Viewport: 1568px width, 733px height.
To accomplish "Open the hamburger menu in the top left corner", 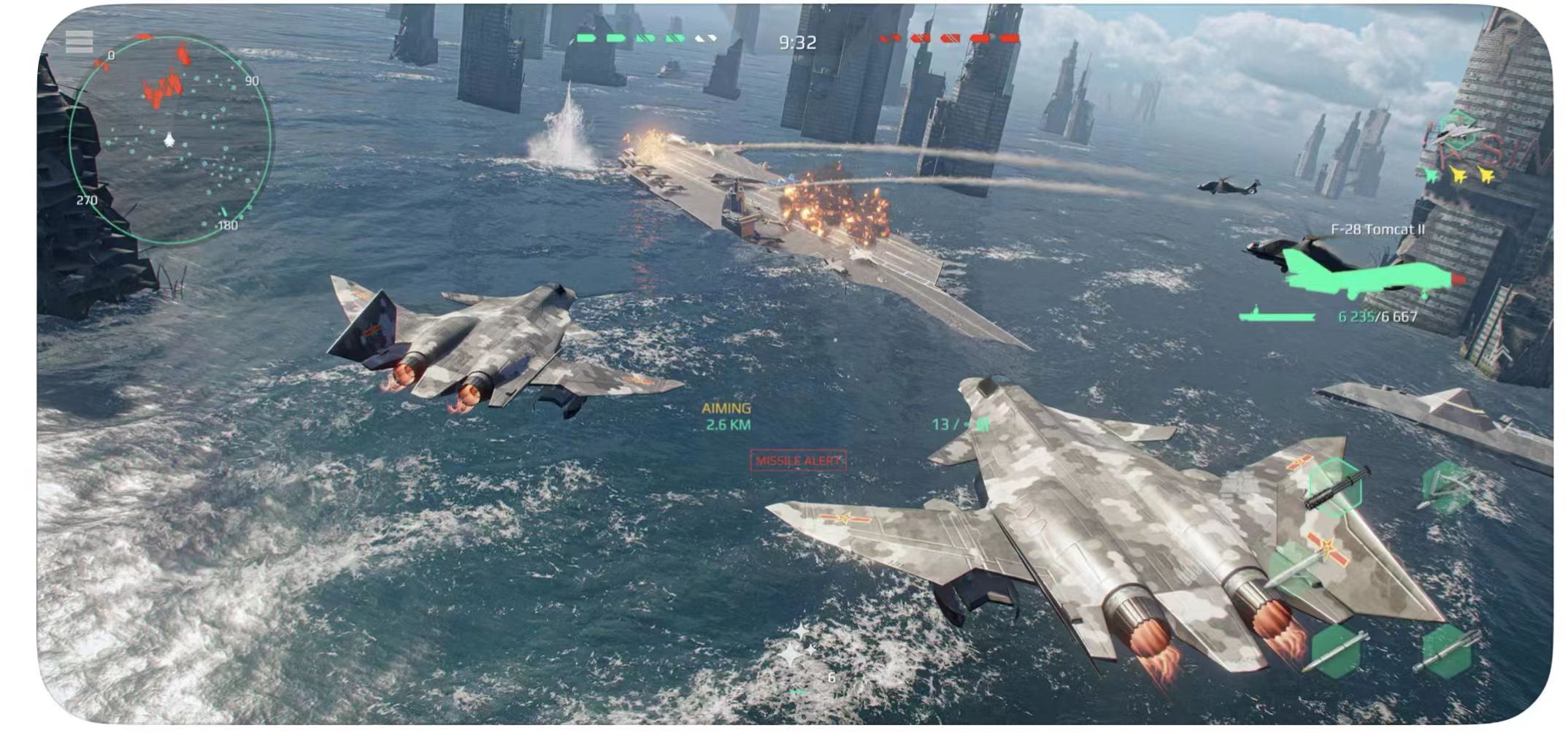I will (79, 42).
